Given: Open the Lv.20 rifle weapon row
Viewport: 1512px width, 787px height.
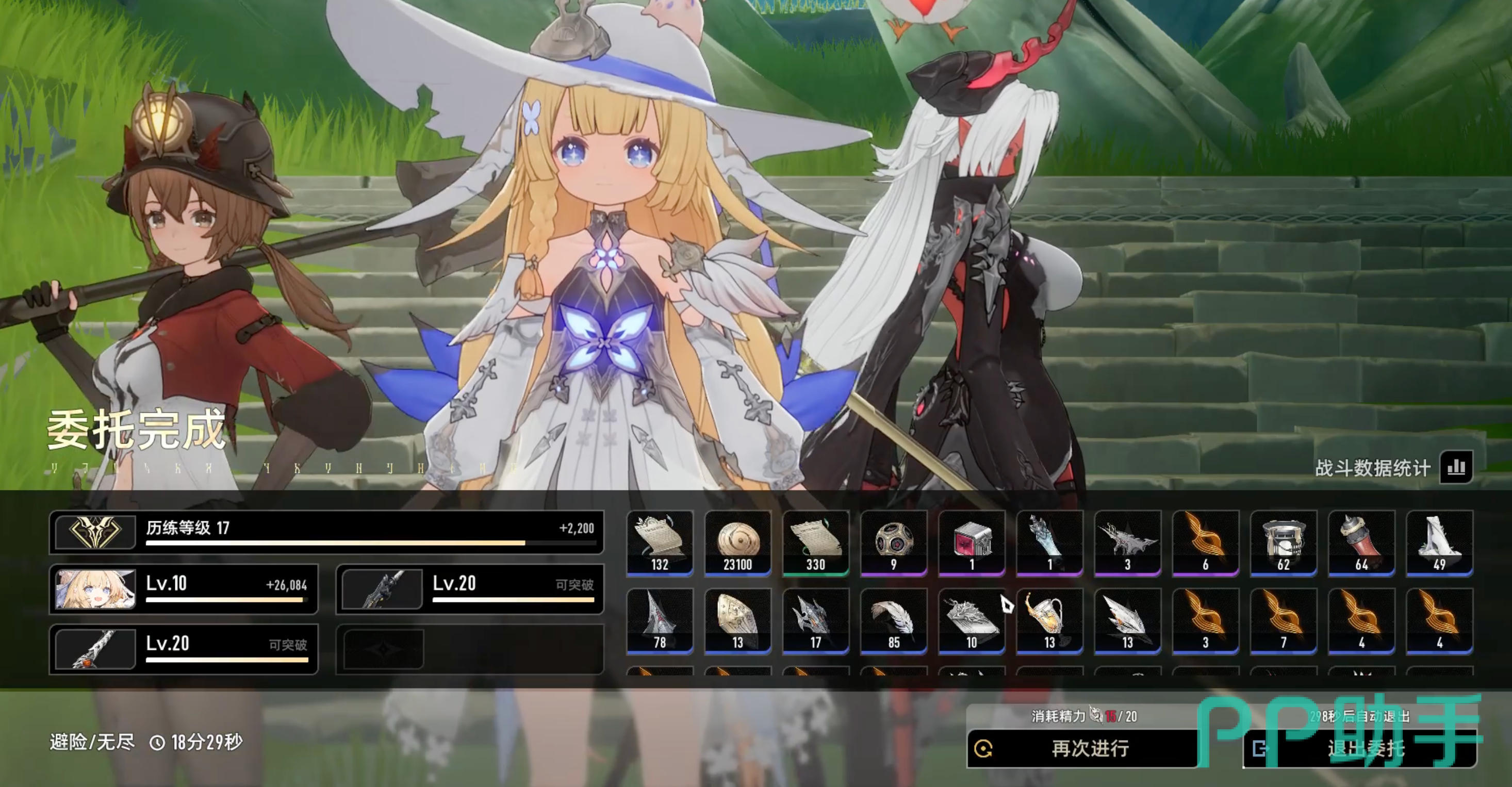Looking at the screenshot, I should coord(470,589).
